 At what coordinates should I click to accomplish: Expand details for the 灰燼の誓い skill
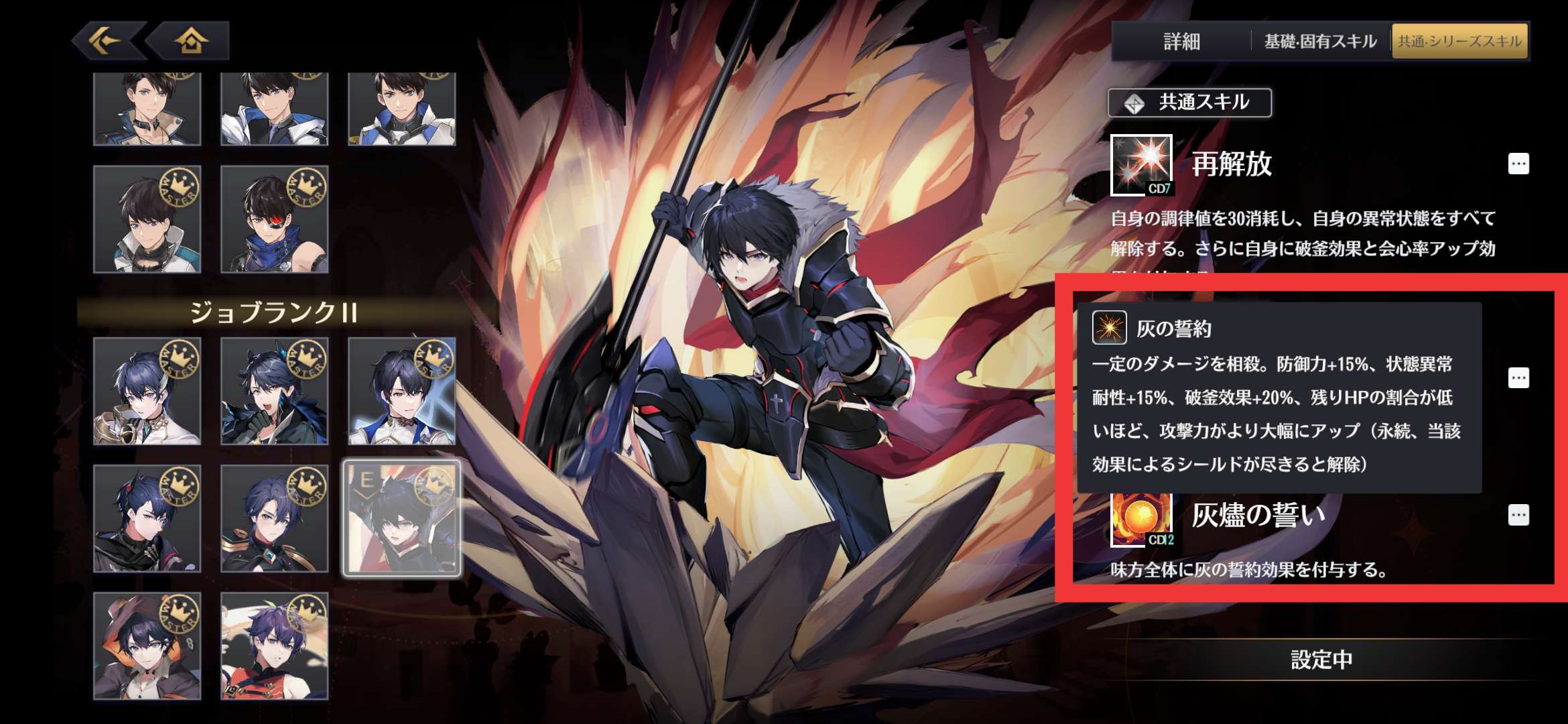pos(1518,515)
